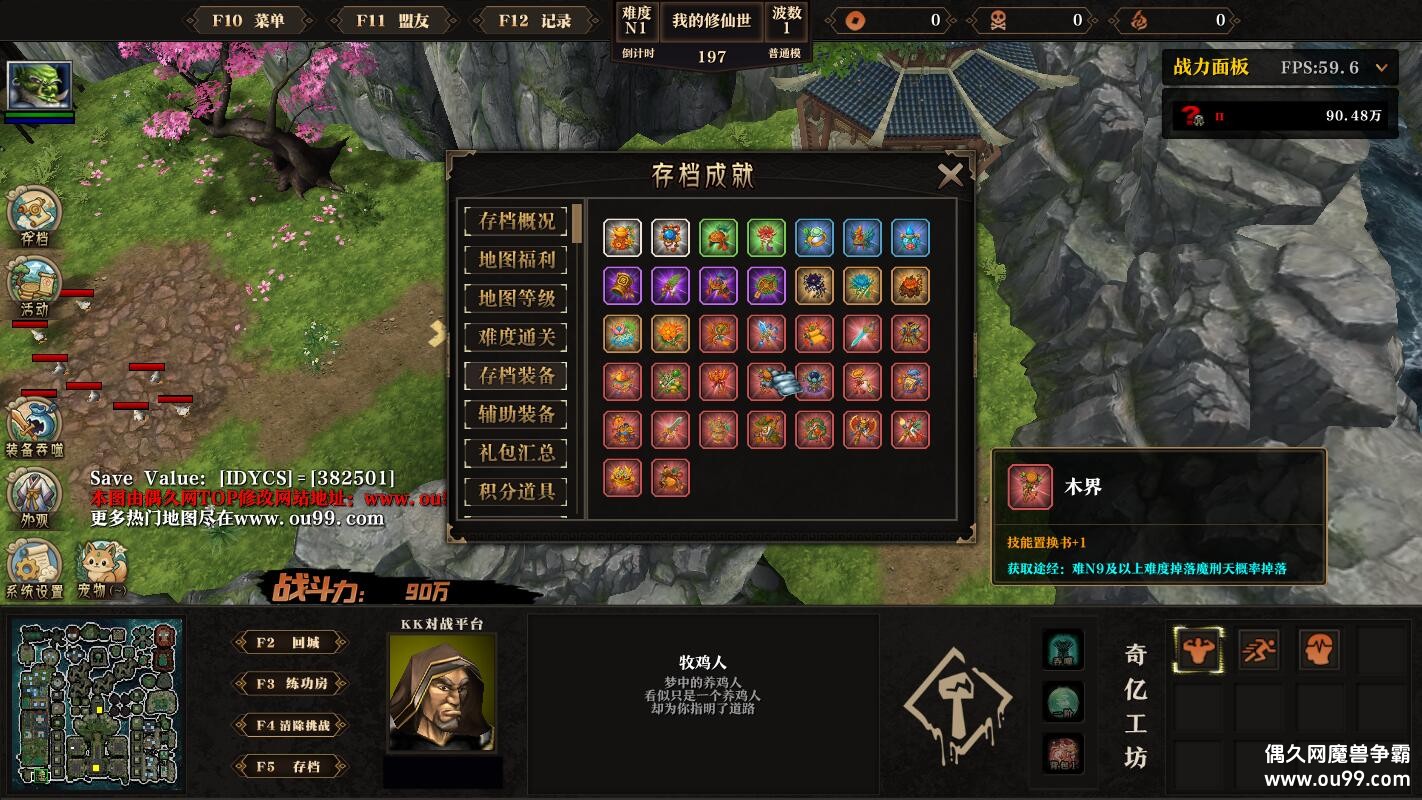
Task: Select the 地图福利 tab
Action: point(516,260)
